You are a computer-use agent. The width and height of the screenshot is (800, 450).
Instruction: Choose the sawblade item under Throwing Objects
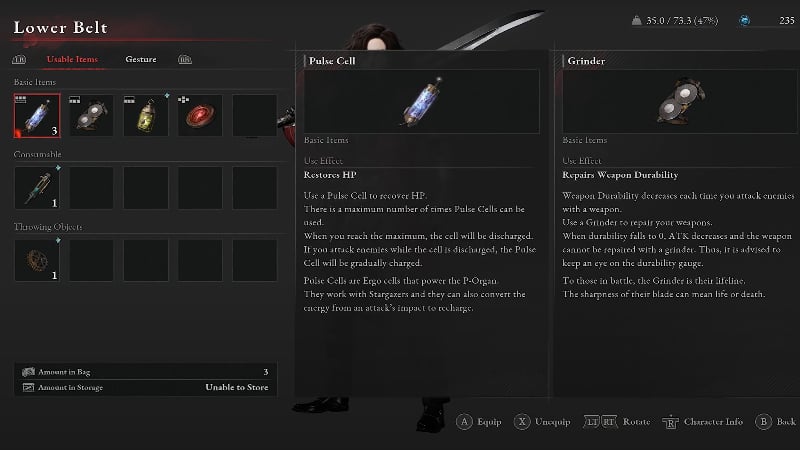pyautogui.click(x=36, y=260)
